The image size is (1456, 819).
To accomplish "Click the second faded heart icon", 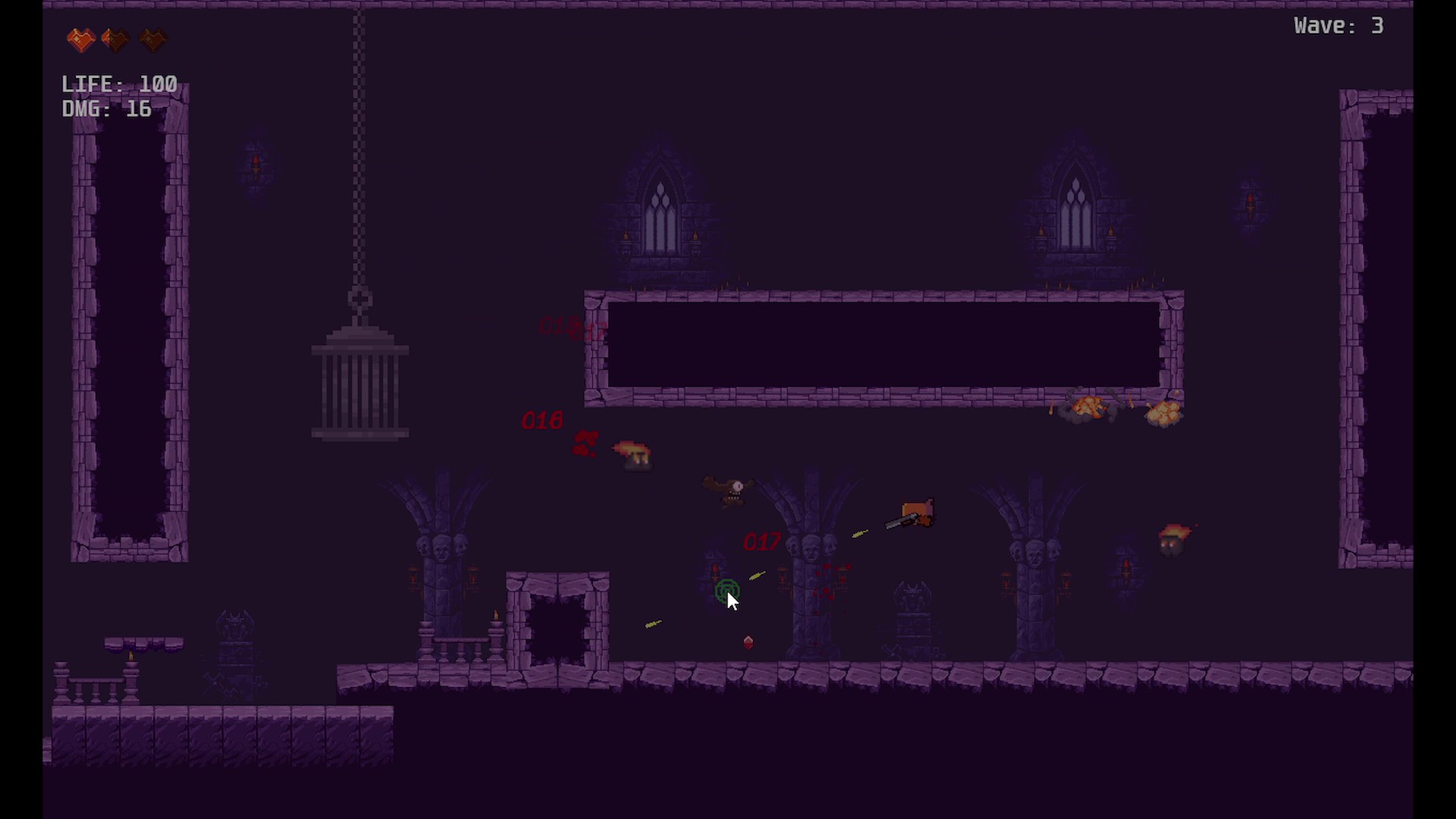I will [115, 39].
